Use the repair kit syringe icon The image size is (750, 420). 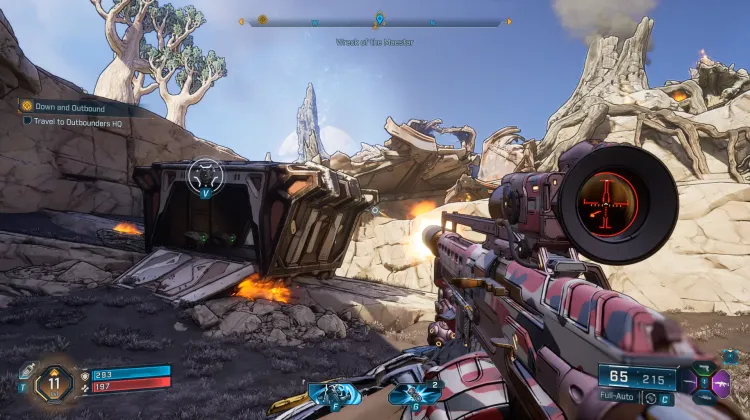(x=26, y=371)
